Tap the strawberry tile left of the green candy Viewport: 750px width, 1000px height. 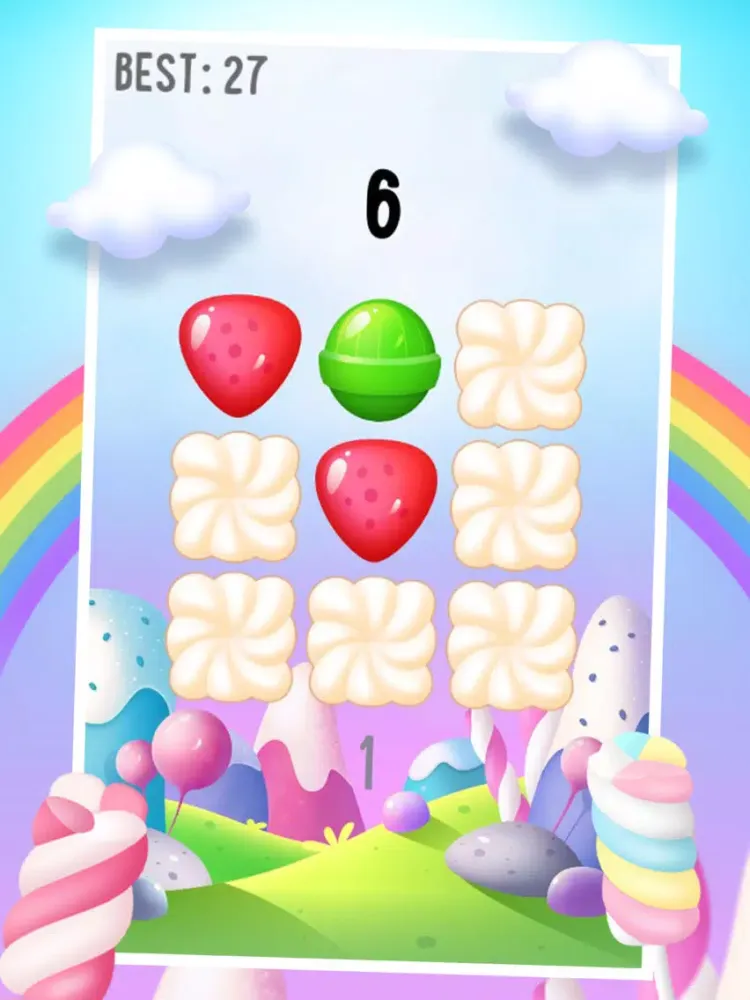tap(240, 353)
